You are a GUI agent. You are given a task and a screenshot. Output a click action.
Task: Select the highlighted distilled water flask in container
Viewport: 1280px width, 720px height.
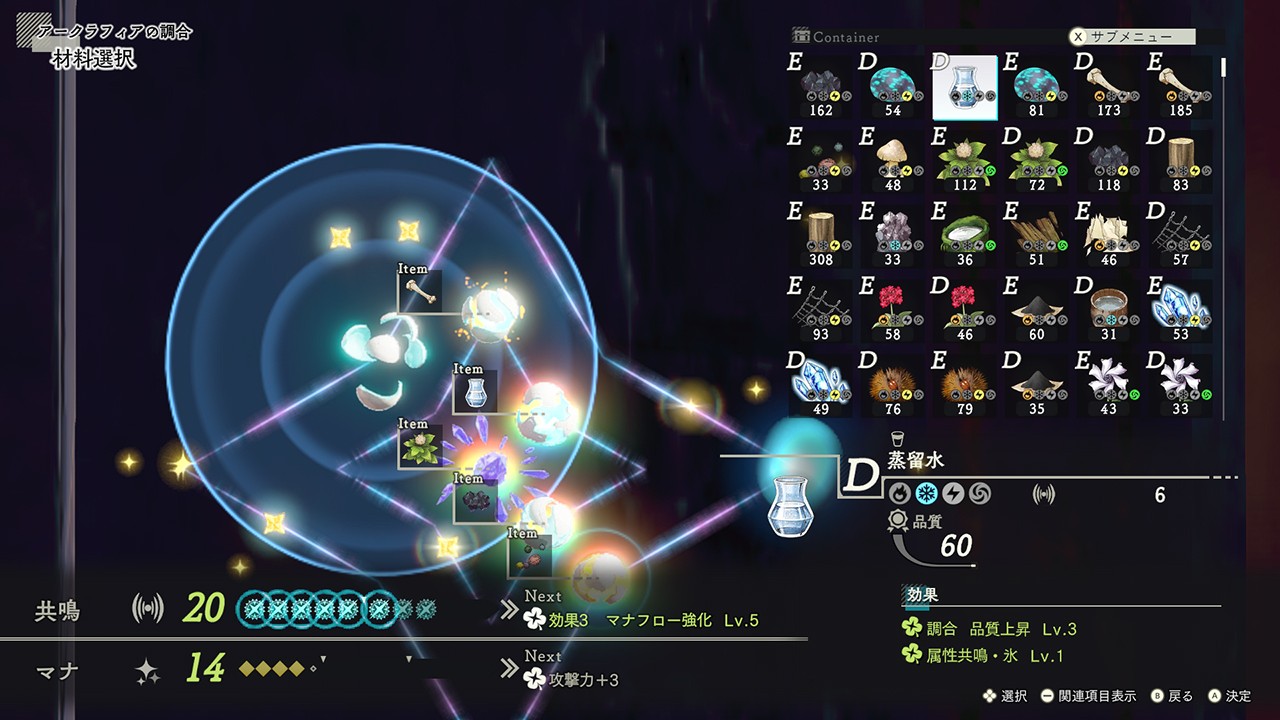coord(965,87)
